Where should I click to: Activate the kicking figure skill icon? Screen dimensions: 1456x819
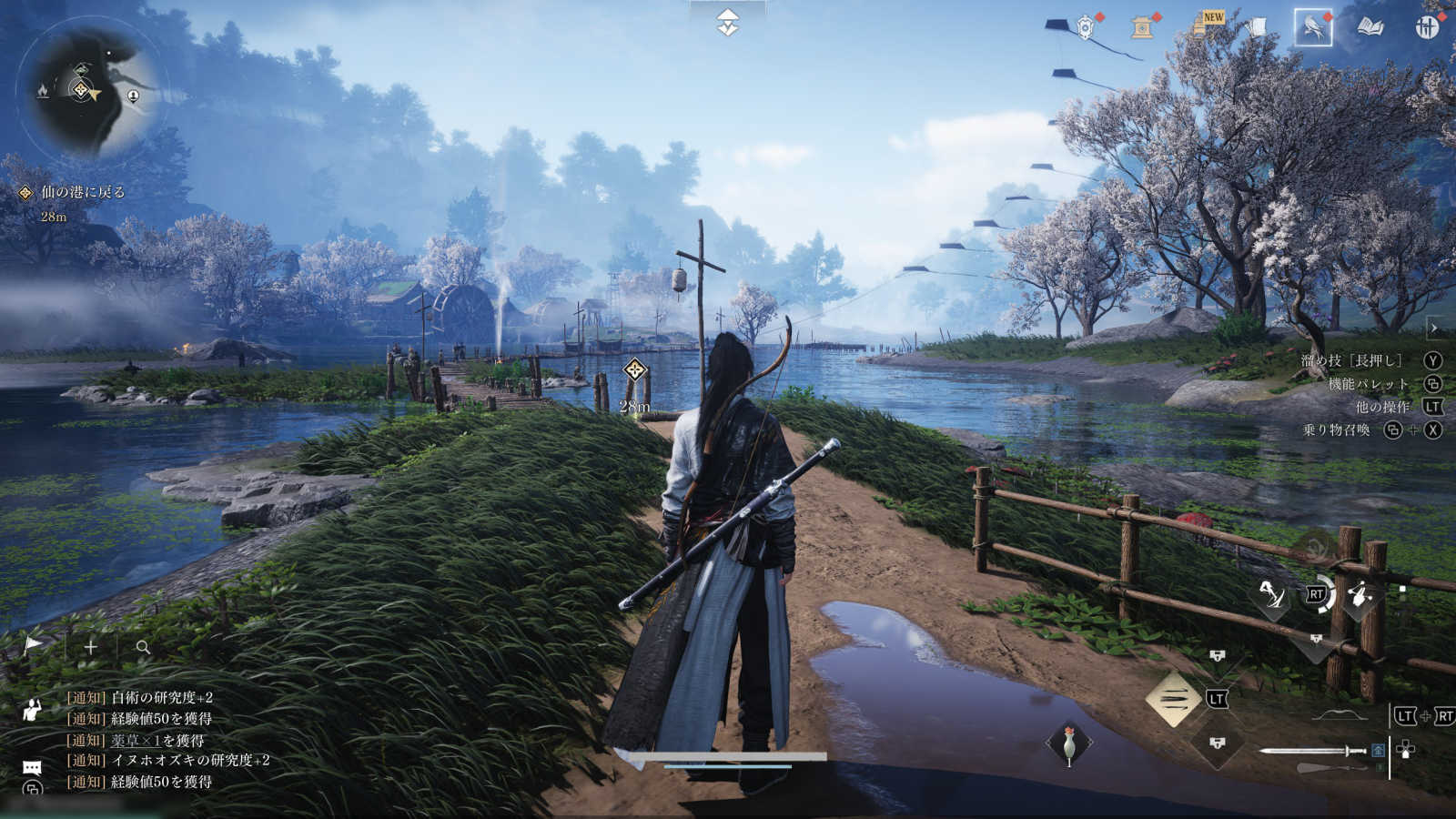click(1271, 595)
